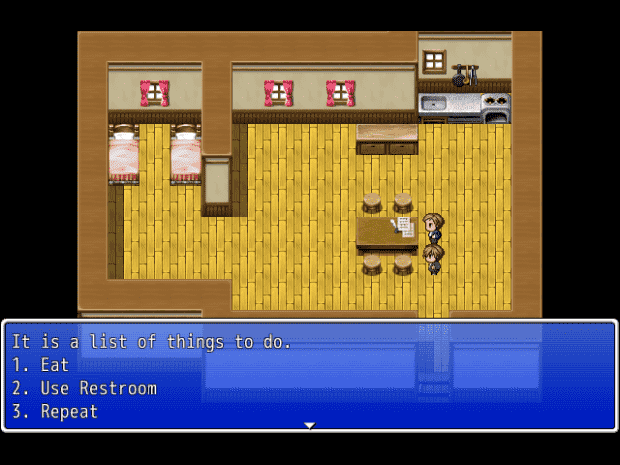The image size is (620, 465).
Task: Click the dialogue continue arrow
Action: [310, 426]
